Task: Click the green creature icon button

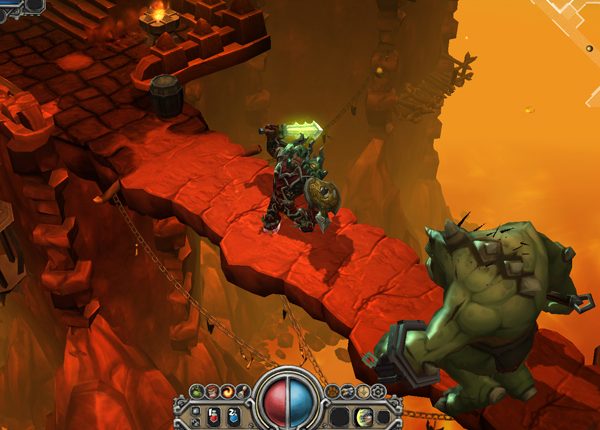Action: 197,391
